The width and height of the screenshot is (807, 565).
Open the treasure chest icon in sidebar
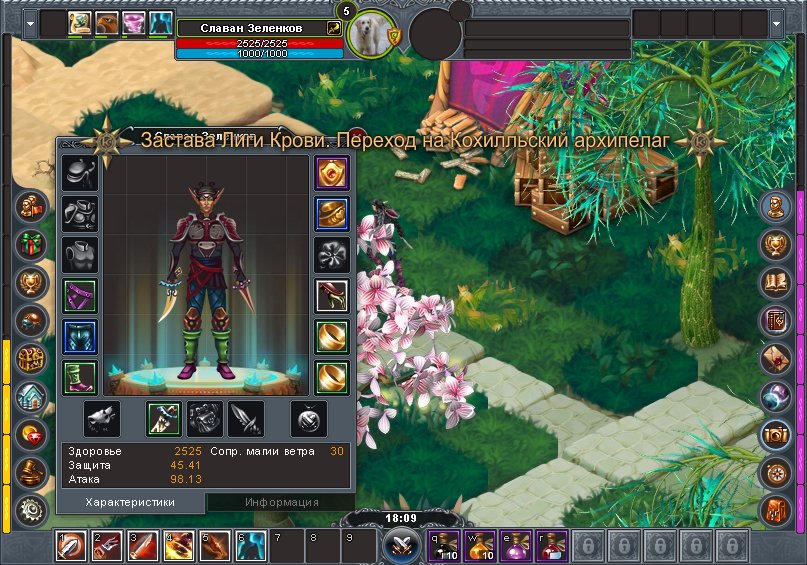(x=32, y=358)
